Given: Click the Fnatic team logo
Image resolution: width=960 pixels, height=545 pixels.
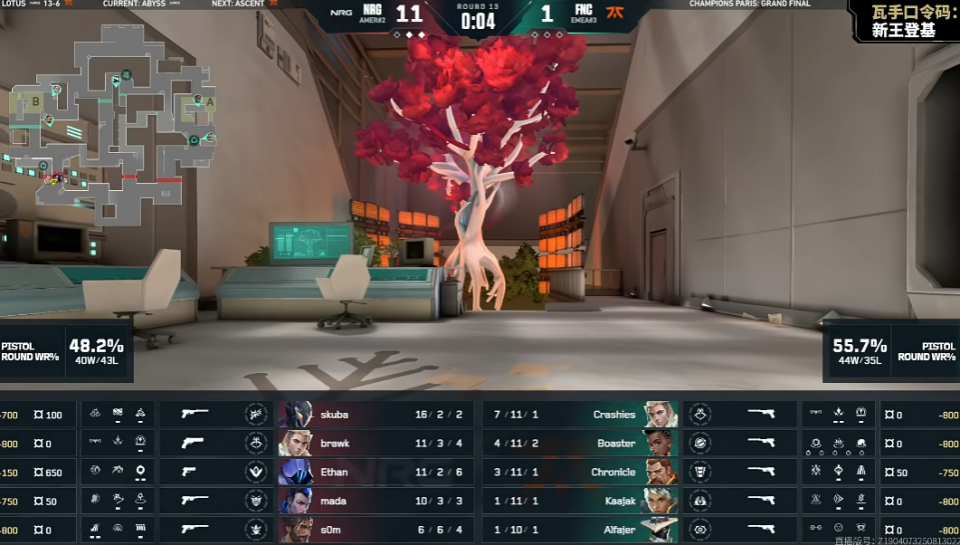Looking at the screenshot, I should click(x=615, y=14).
